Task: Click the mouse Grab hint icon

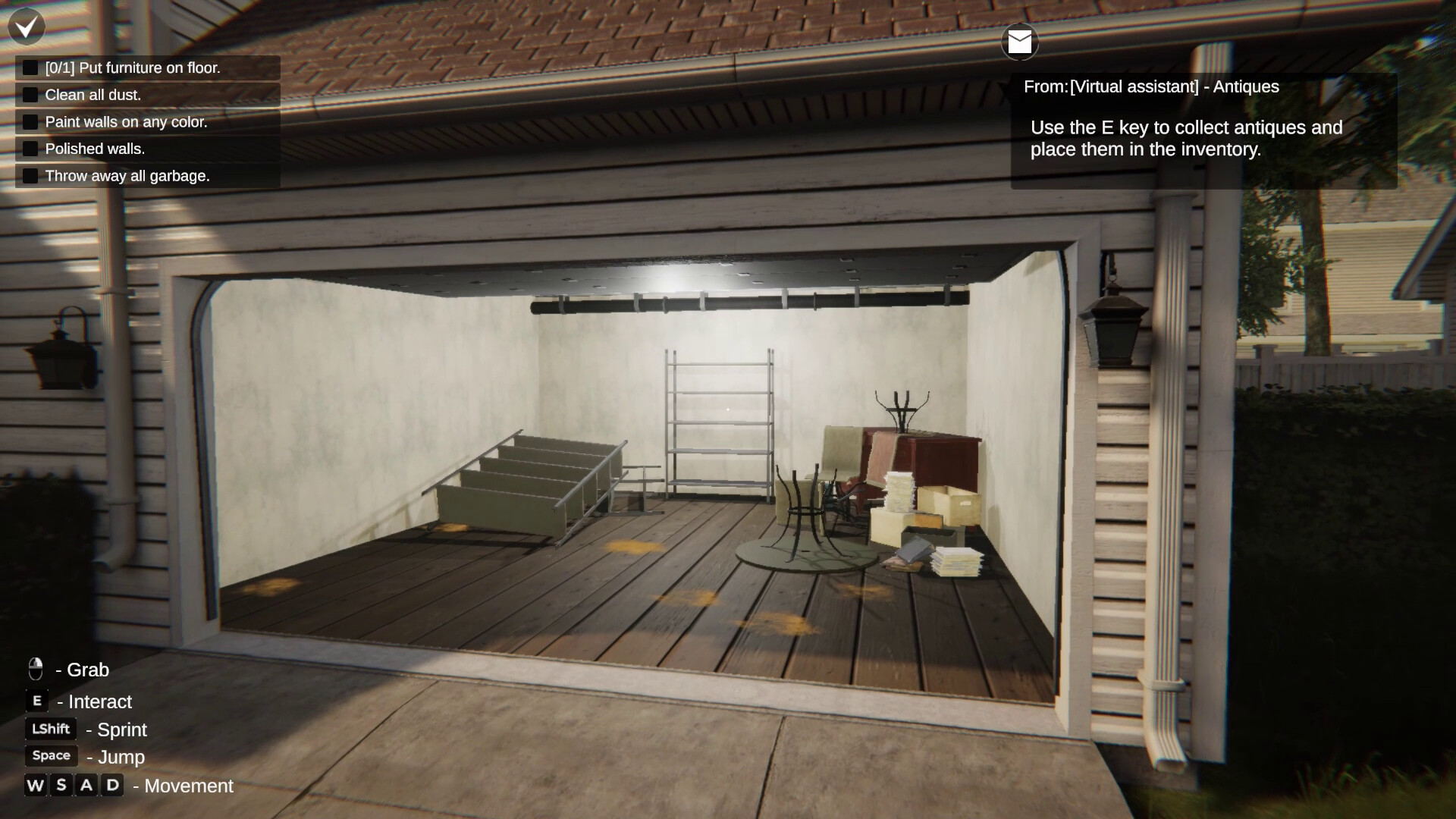Action: 34,670
